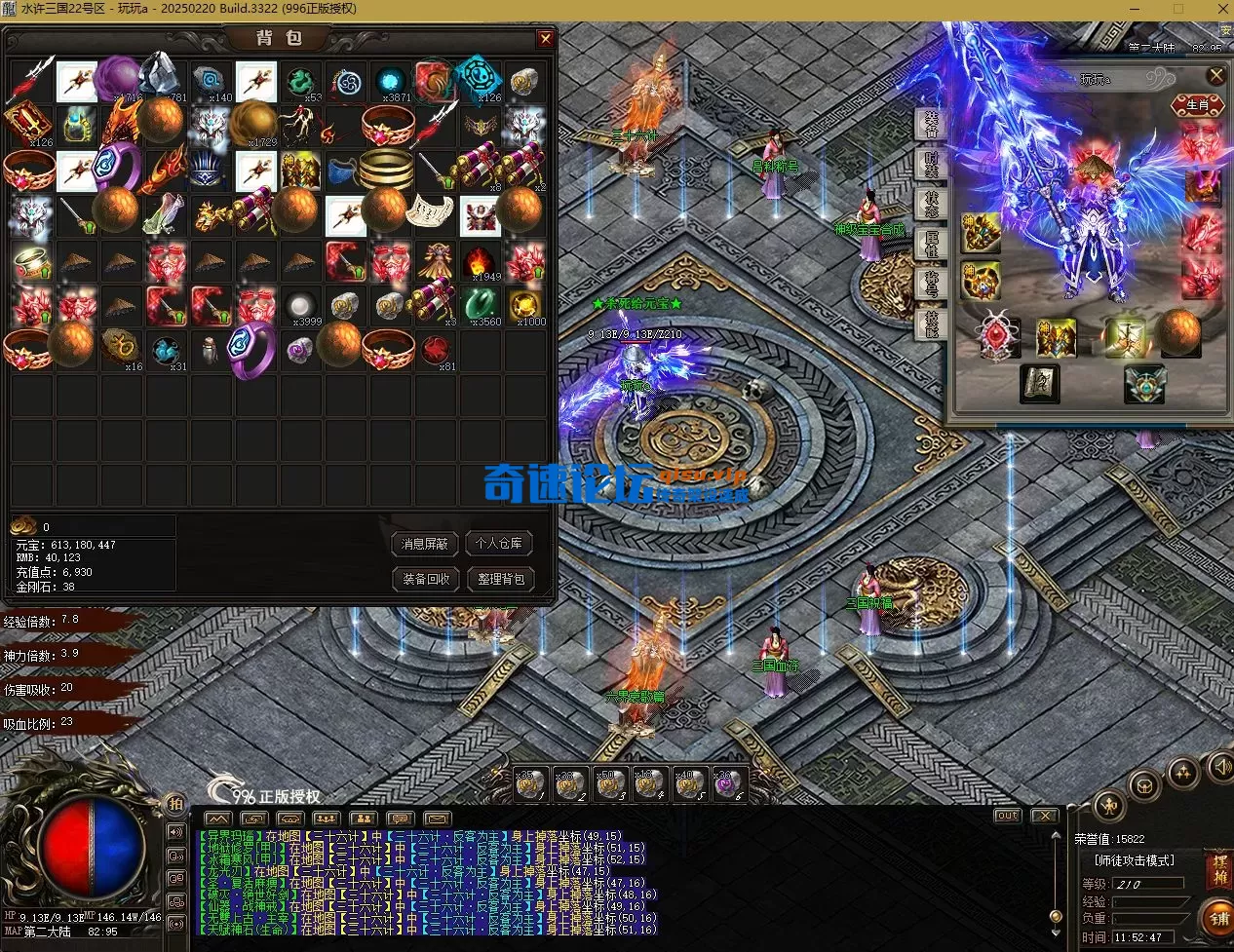Screen dimensions: 1234x952
Task: Switch to the 时装 fashion tab
Action: pos(931,165)
